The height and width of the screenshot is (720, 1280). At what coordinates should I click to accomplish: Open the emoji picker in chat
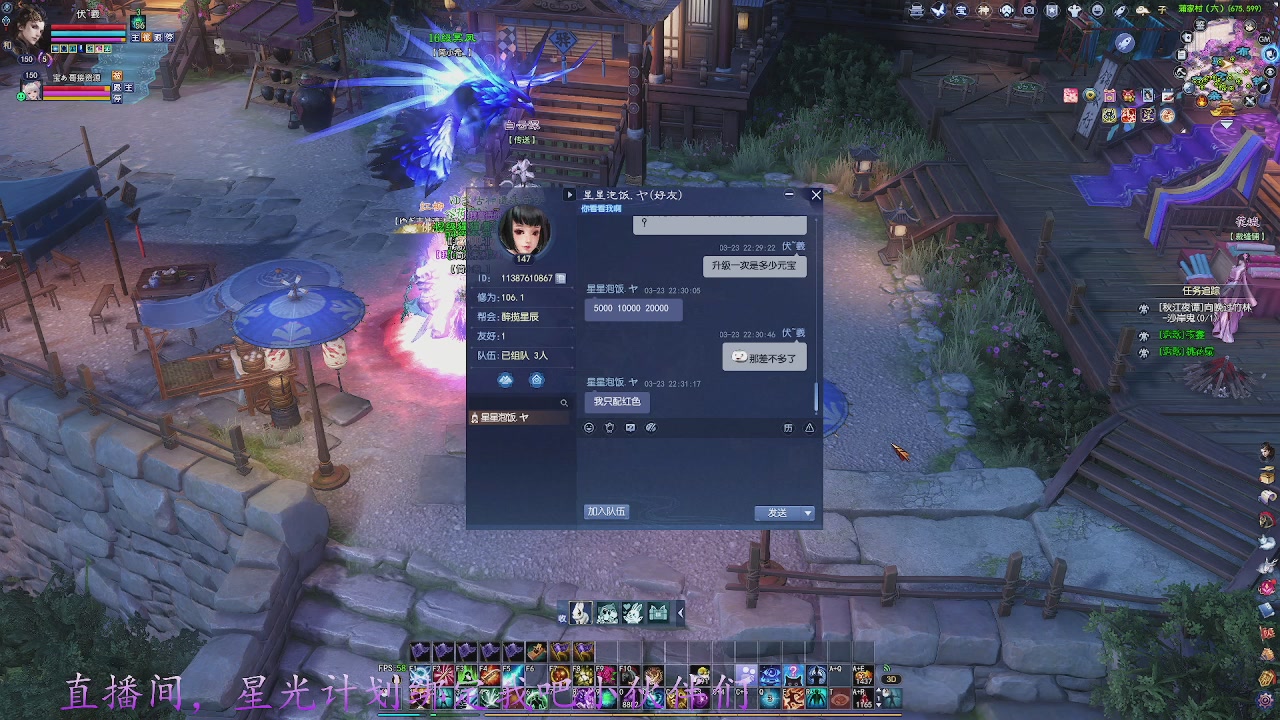(x=589, y=428)
